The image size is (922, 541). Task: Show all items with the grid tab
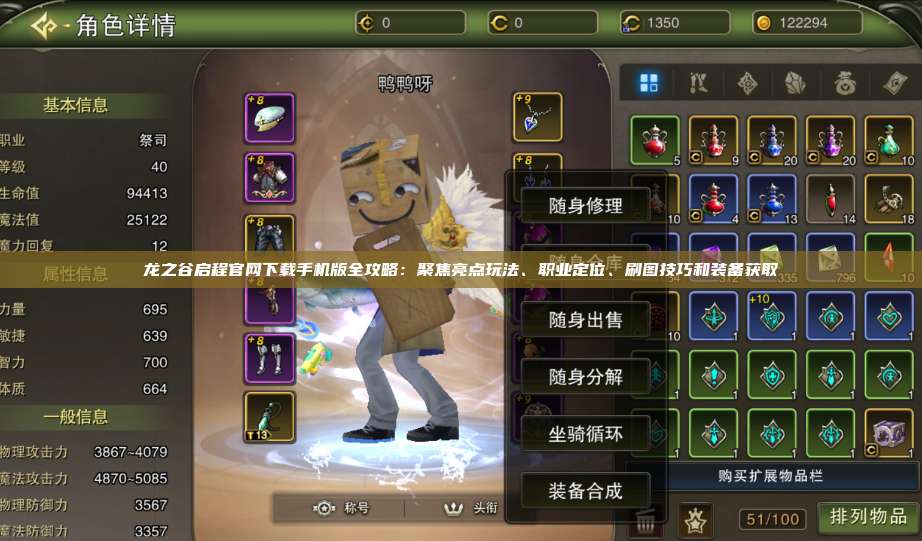pyautogui.click(x=649, y=83)
